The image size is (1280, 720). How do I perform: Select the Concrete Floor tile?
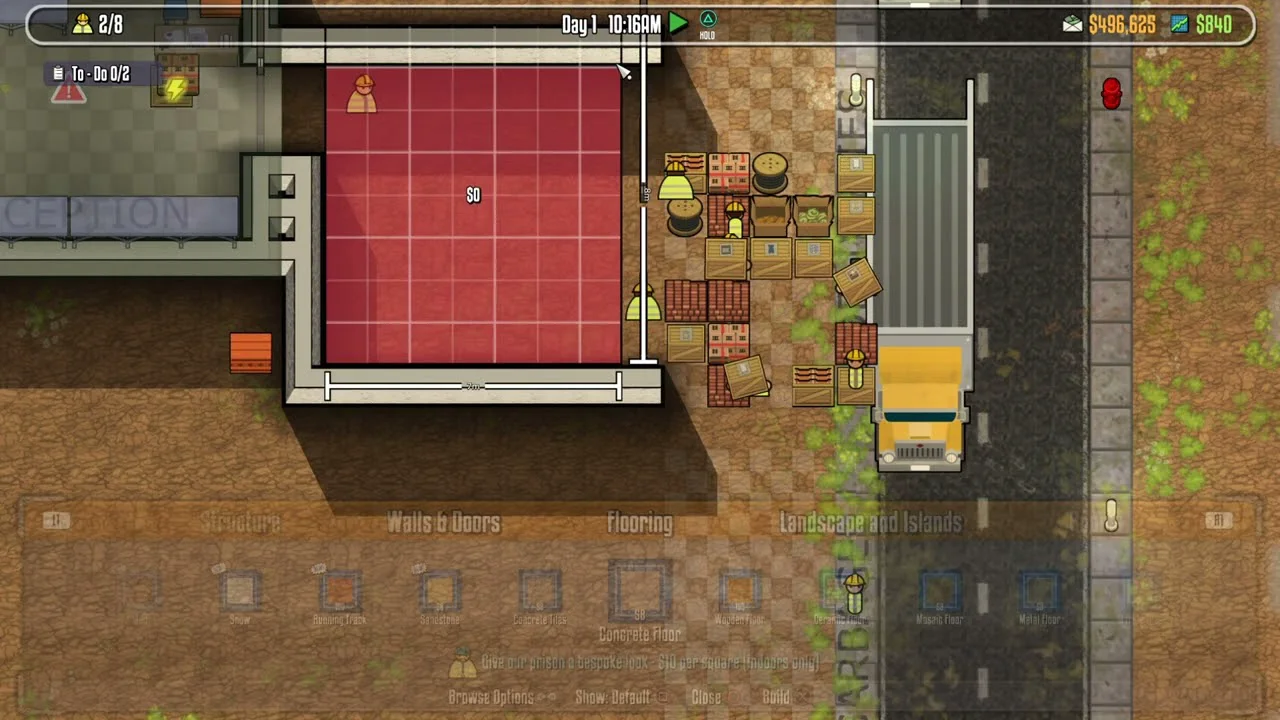coord(639,590)
